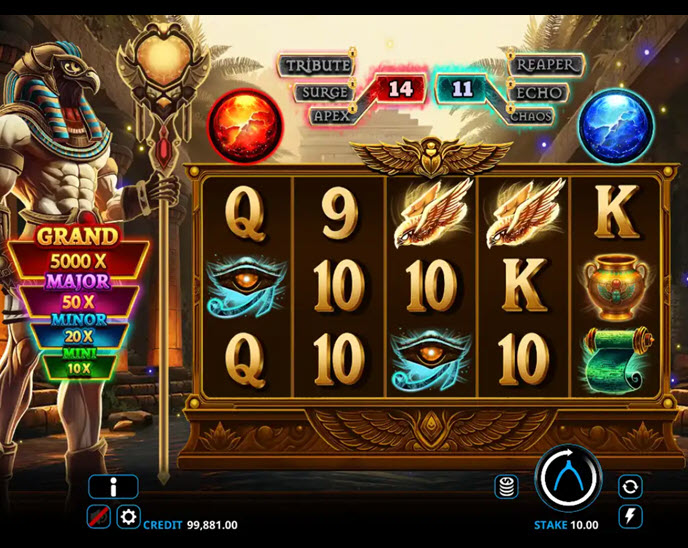Toggle the lightning bolt turbo mode
Image resolution: width=688 pixels, height=548 pixels.
coord(630,516)
